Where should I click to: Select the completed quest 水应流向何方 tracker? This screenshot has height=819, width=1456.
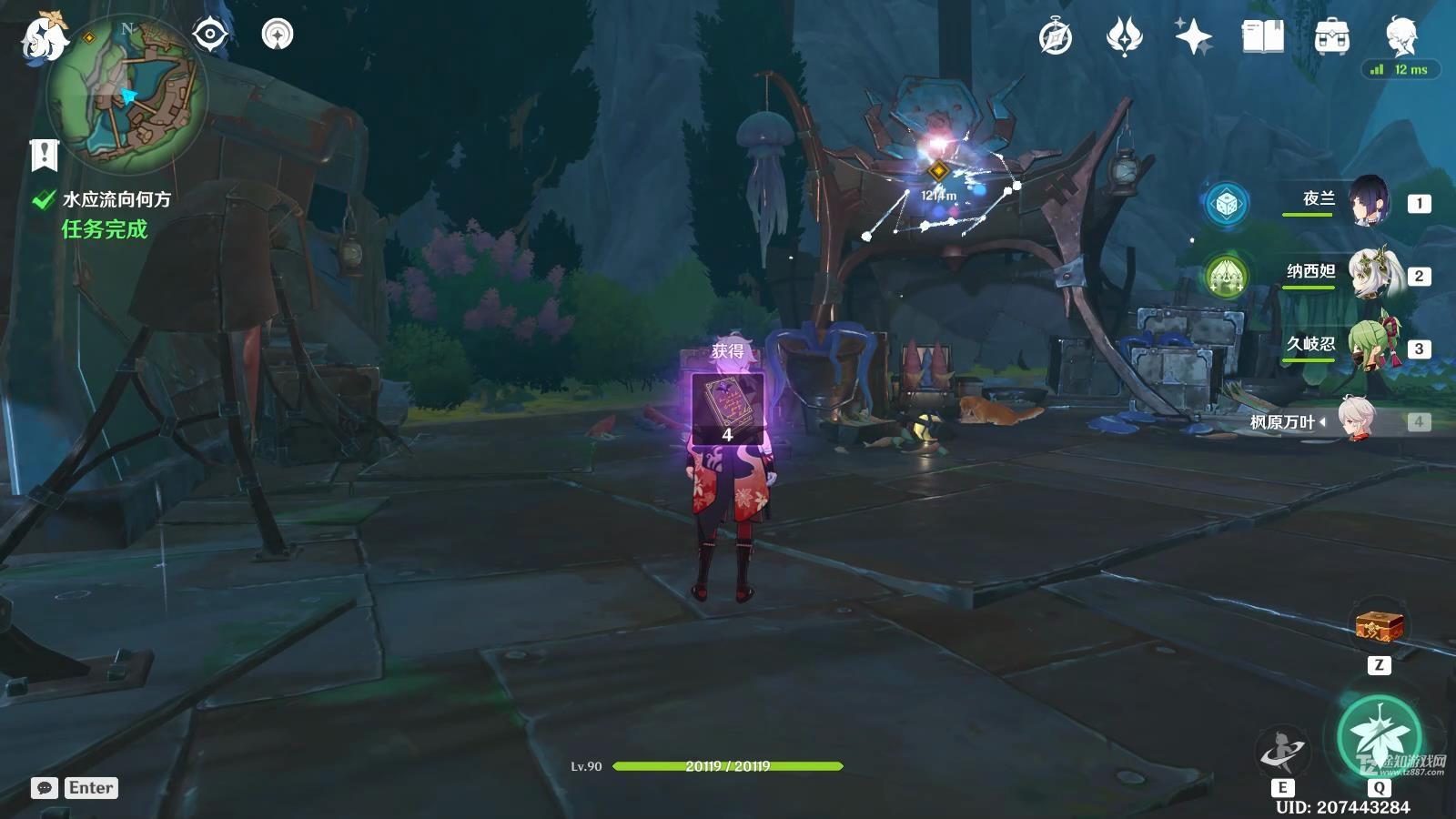click(116, 199)
